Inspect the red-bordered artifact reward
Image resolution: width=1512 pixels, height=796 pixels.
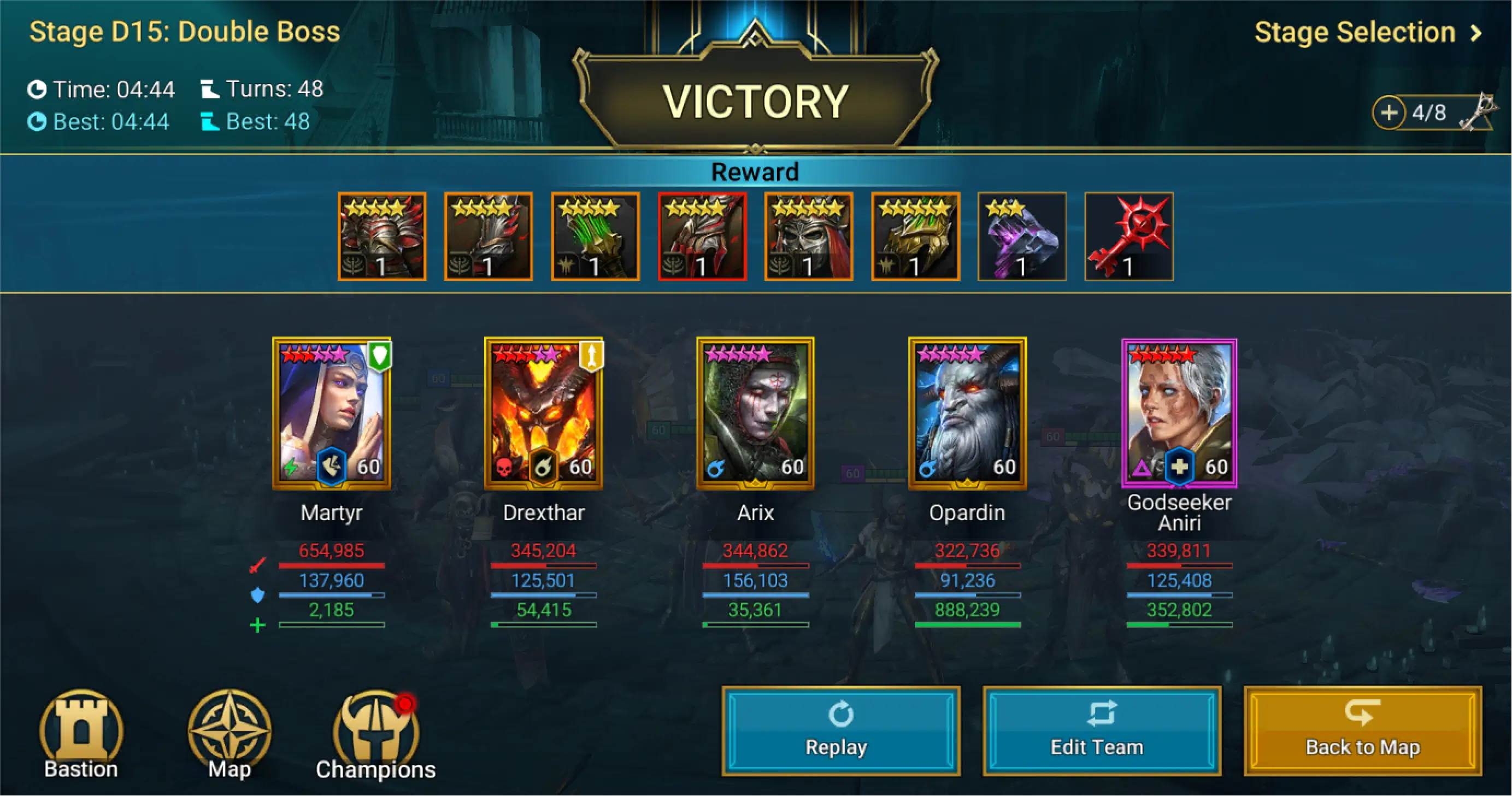702,237
